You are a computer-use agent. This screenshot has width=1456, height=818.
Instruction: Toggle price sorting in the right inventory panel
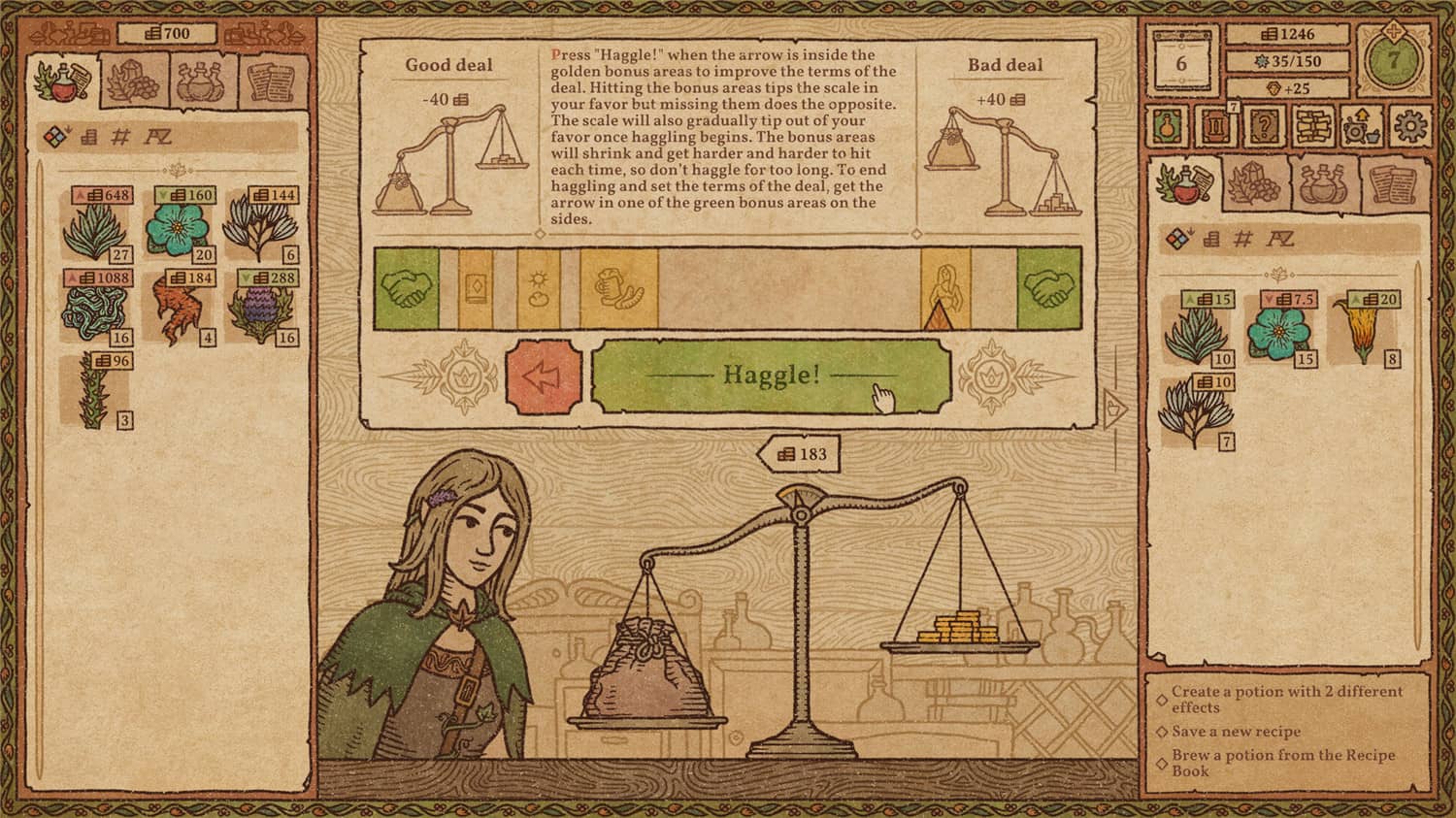[x=1211, y=239]
